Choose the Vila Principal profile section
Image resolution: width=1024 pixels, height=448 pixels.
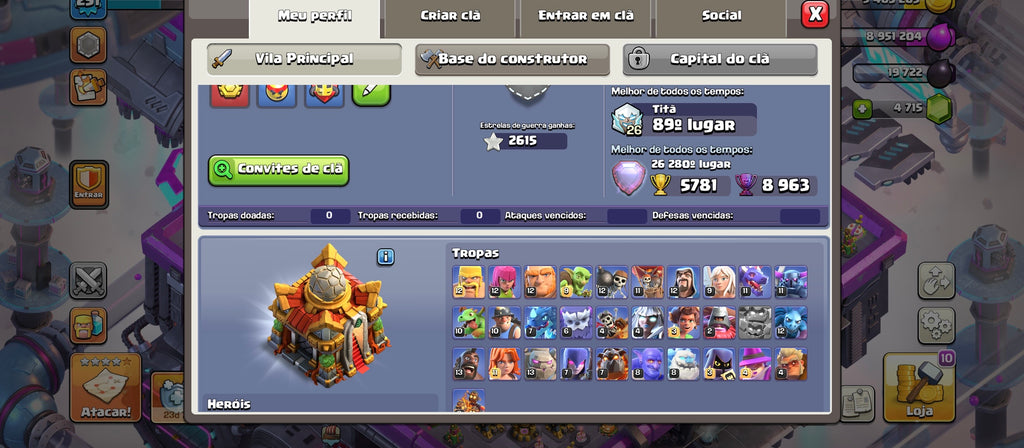point(304,59)
